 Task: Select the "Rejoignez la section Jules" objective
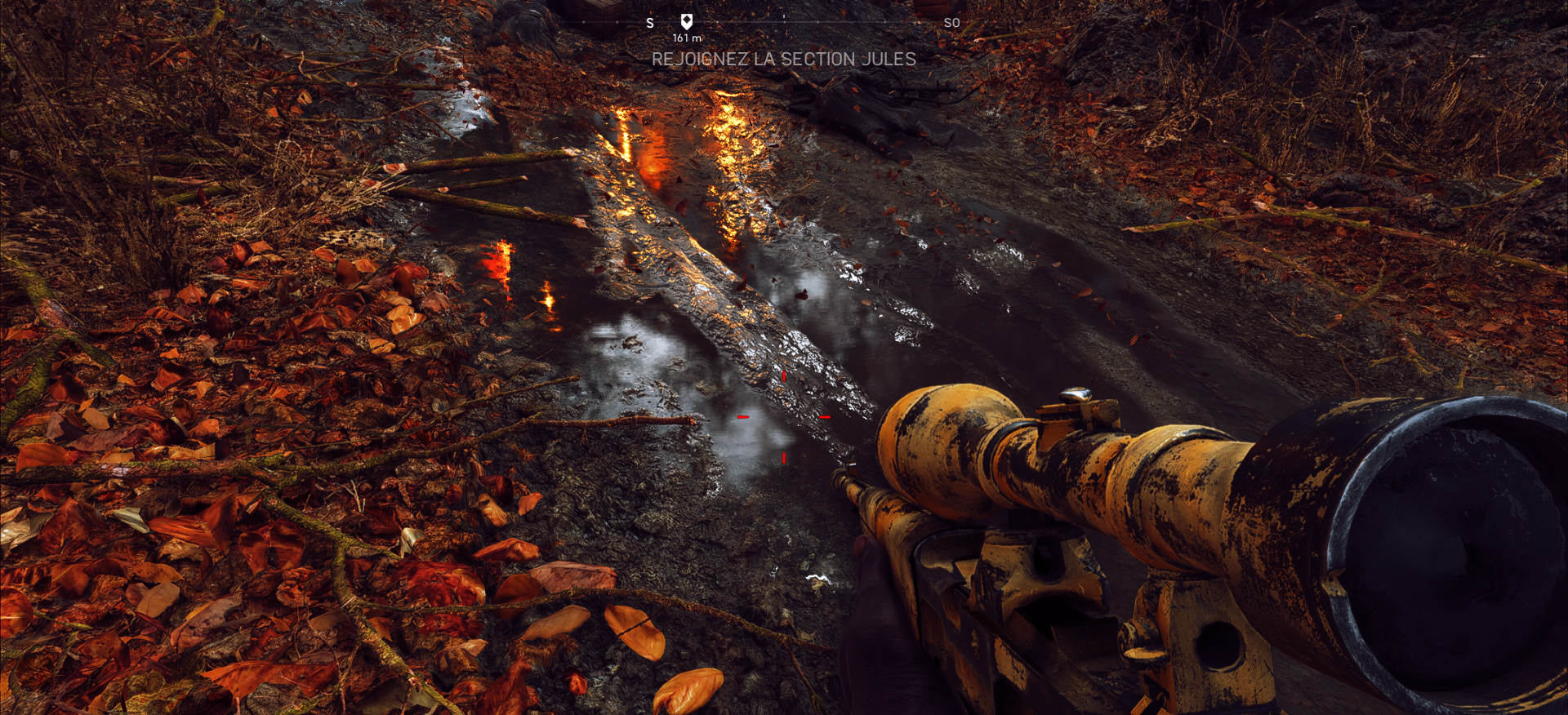point(783,59)
